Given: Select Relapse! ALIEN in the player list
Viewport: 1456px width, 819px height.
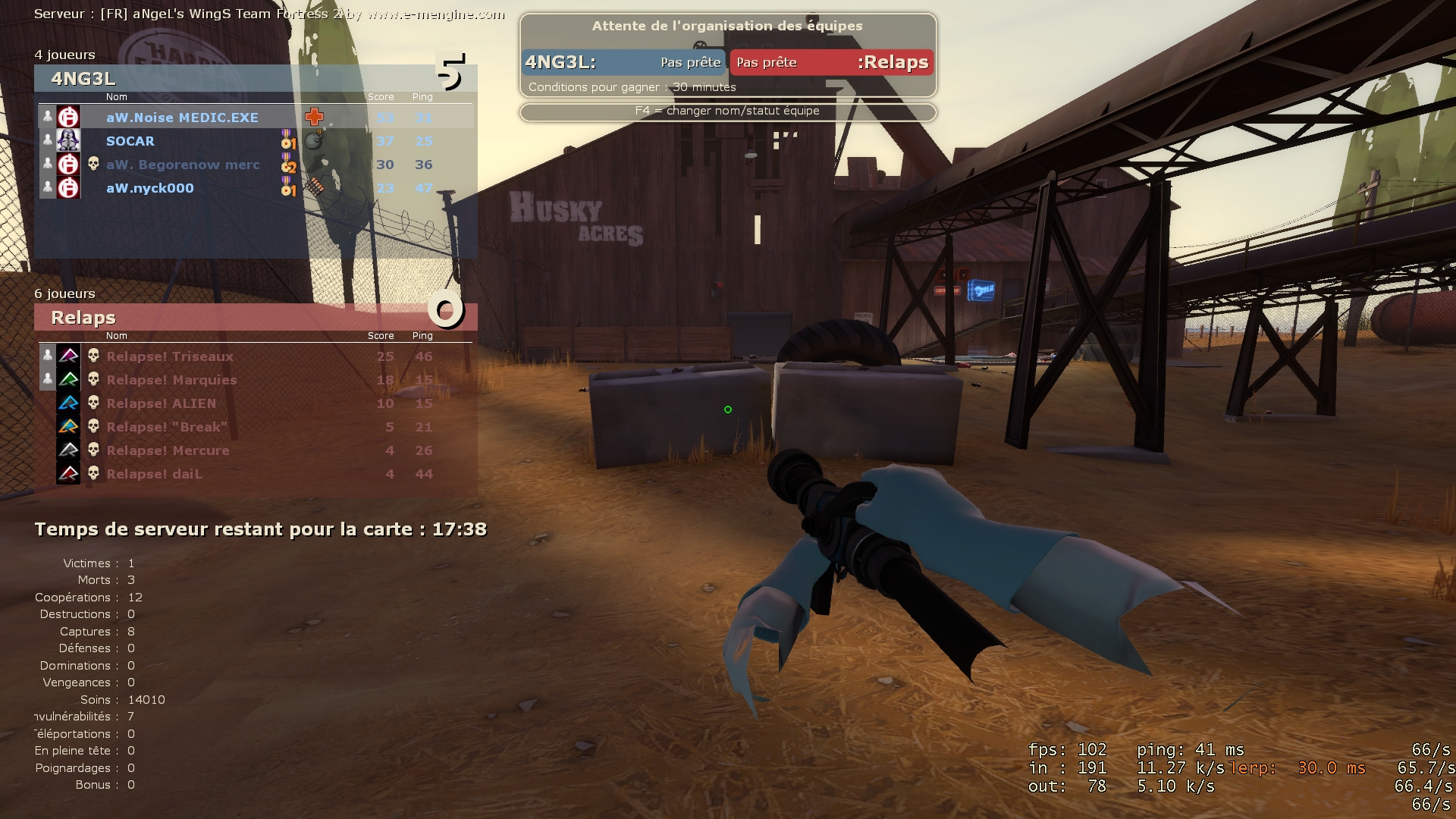Looking at the screenshot, I should tap(161, 403).
